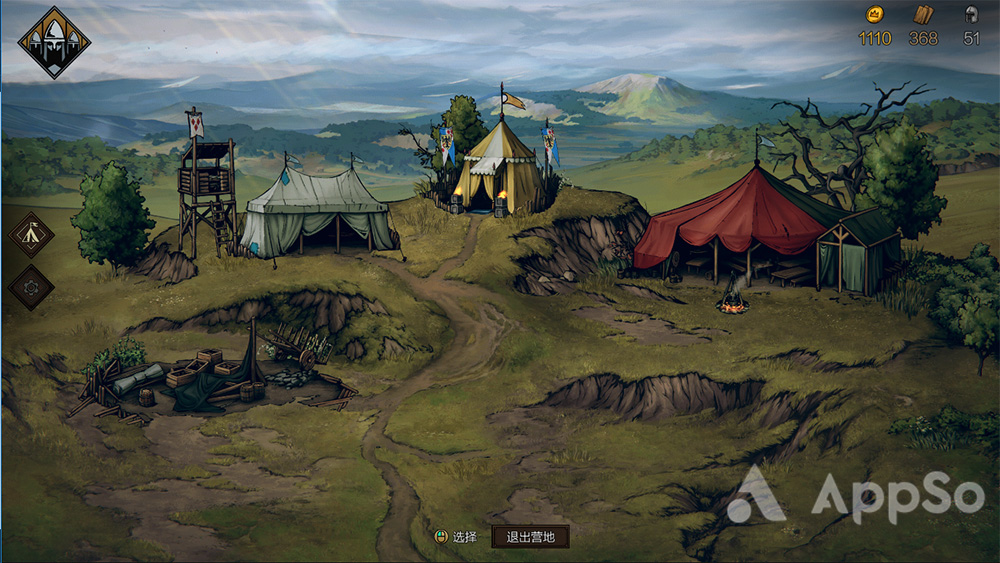The width and height of the screenshot is (1000, 563).
Task: Open the gear settings icon
Action: click(31, 287)
